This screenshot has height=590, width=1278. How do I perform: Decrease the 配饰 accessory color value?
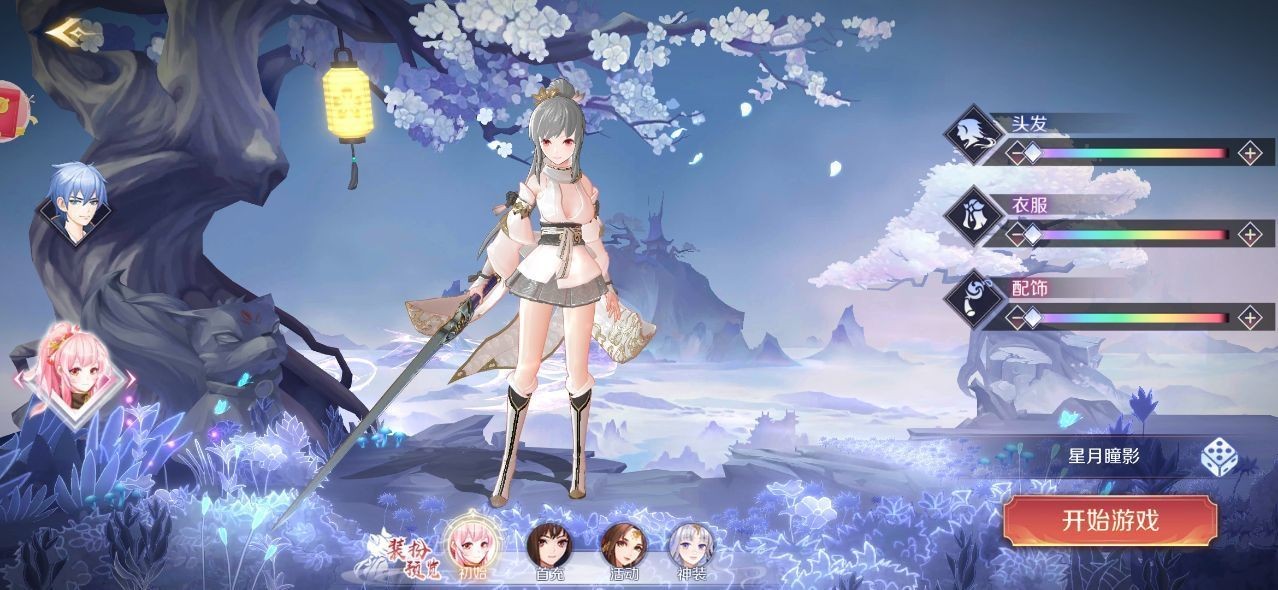(x=1016, y=318)
